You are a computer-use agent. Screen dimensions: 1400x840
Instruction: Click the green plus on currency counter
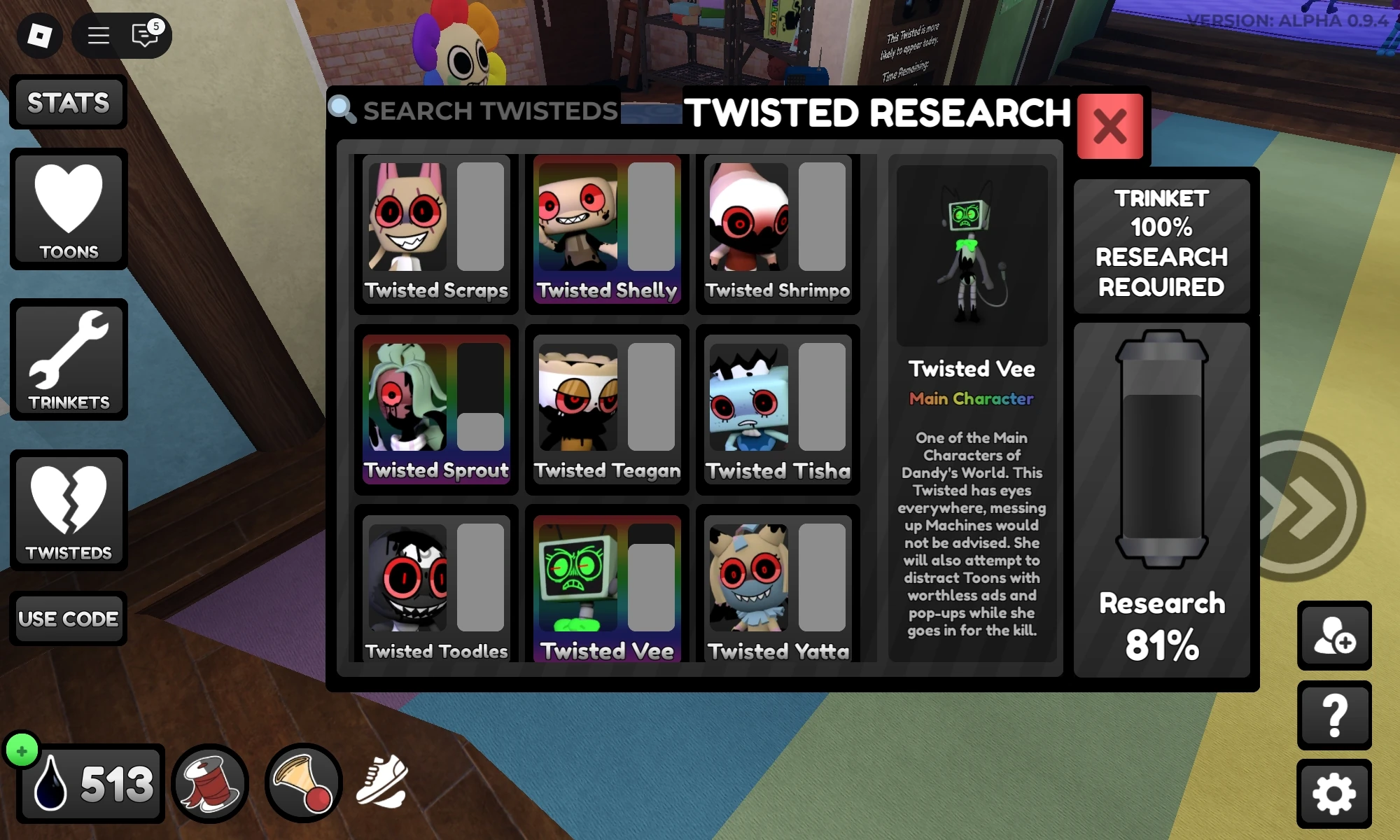(x=22, y=750)
